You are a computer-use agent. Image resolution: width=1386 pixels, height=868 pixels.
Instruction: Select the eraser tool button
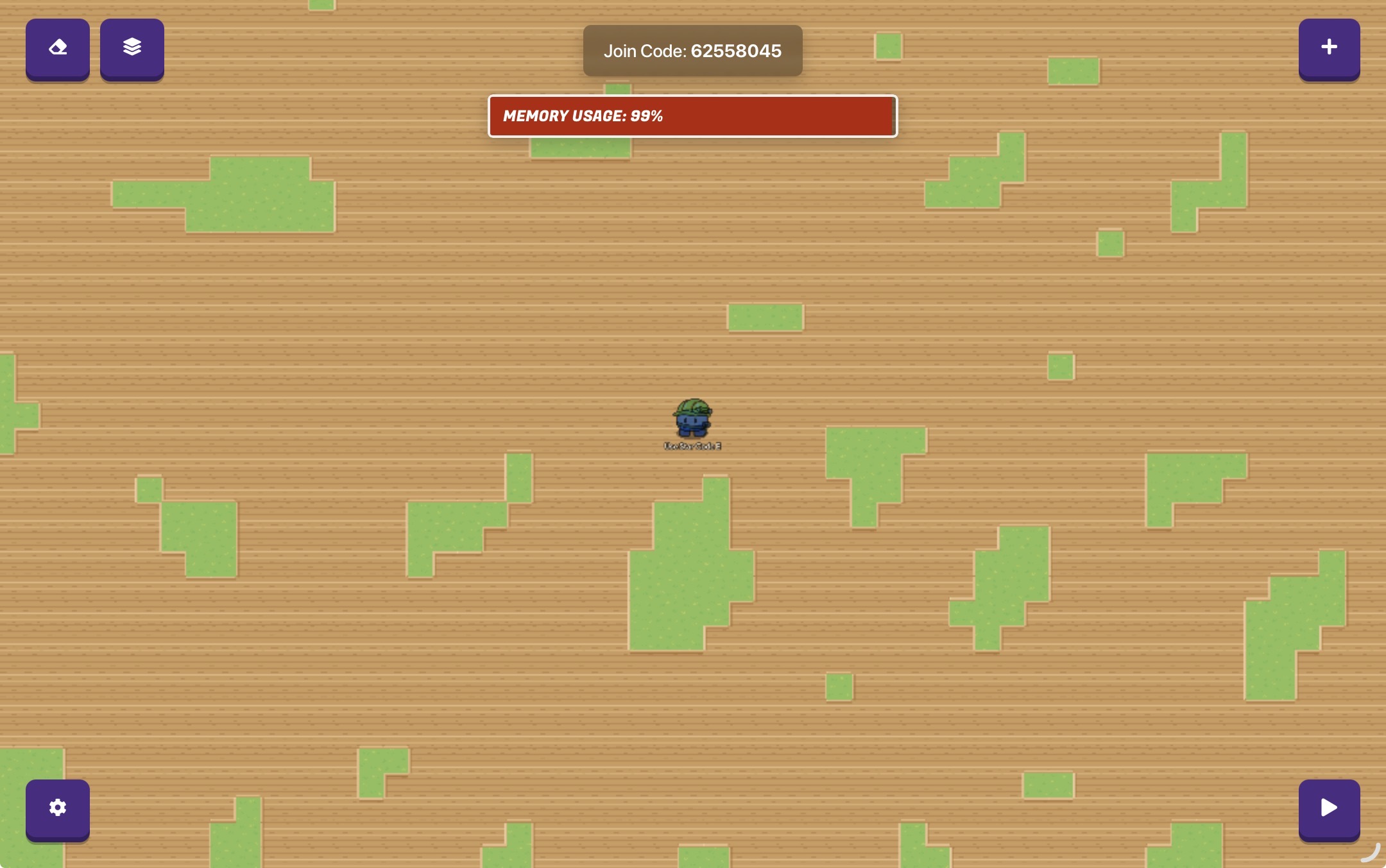click(58, 48)
